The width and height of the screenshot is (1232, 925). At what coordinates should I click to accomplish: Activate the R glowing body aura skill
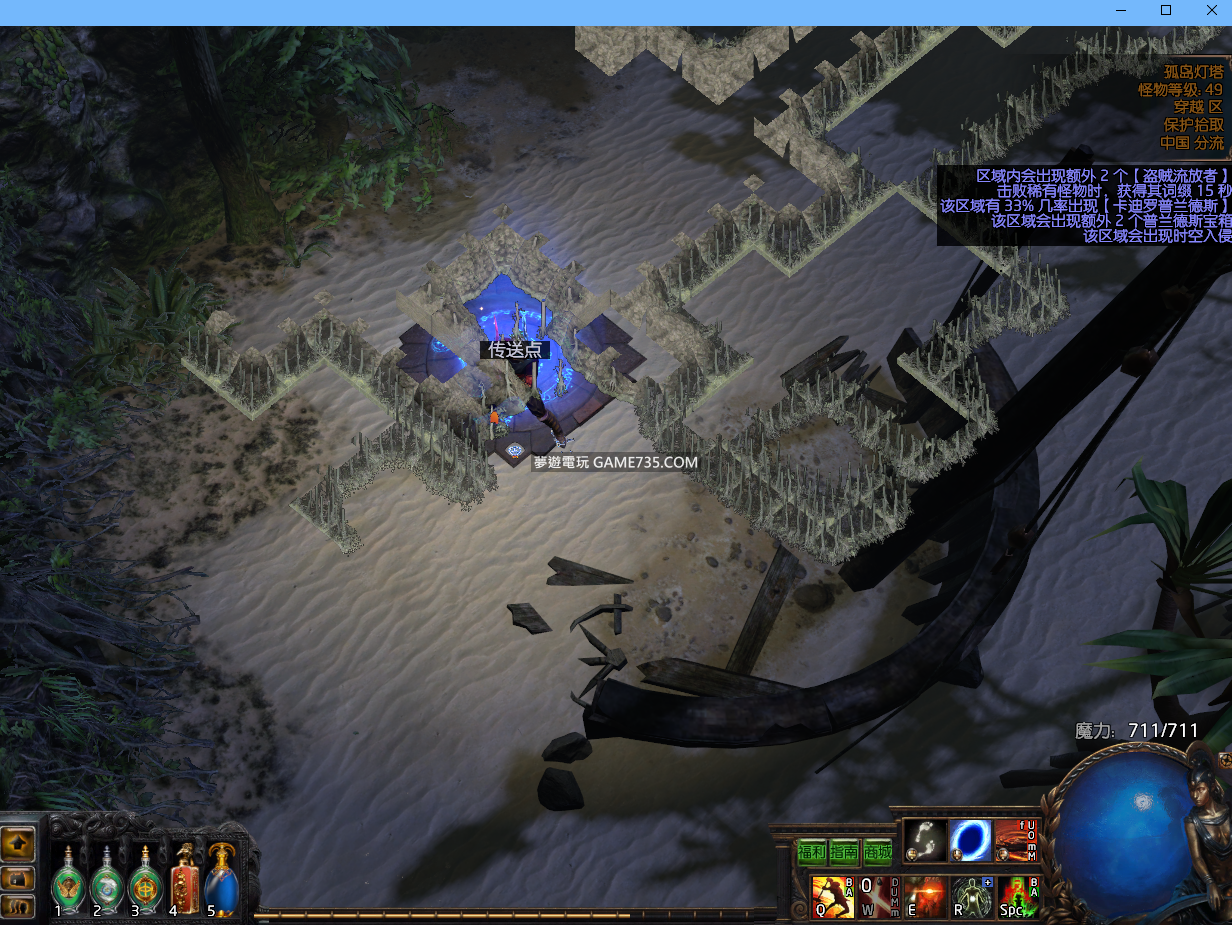coord(971,896)
